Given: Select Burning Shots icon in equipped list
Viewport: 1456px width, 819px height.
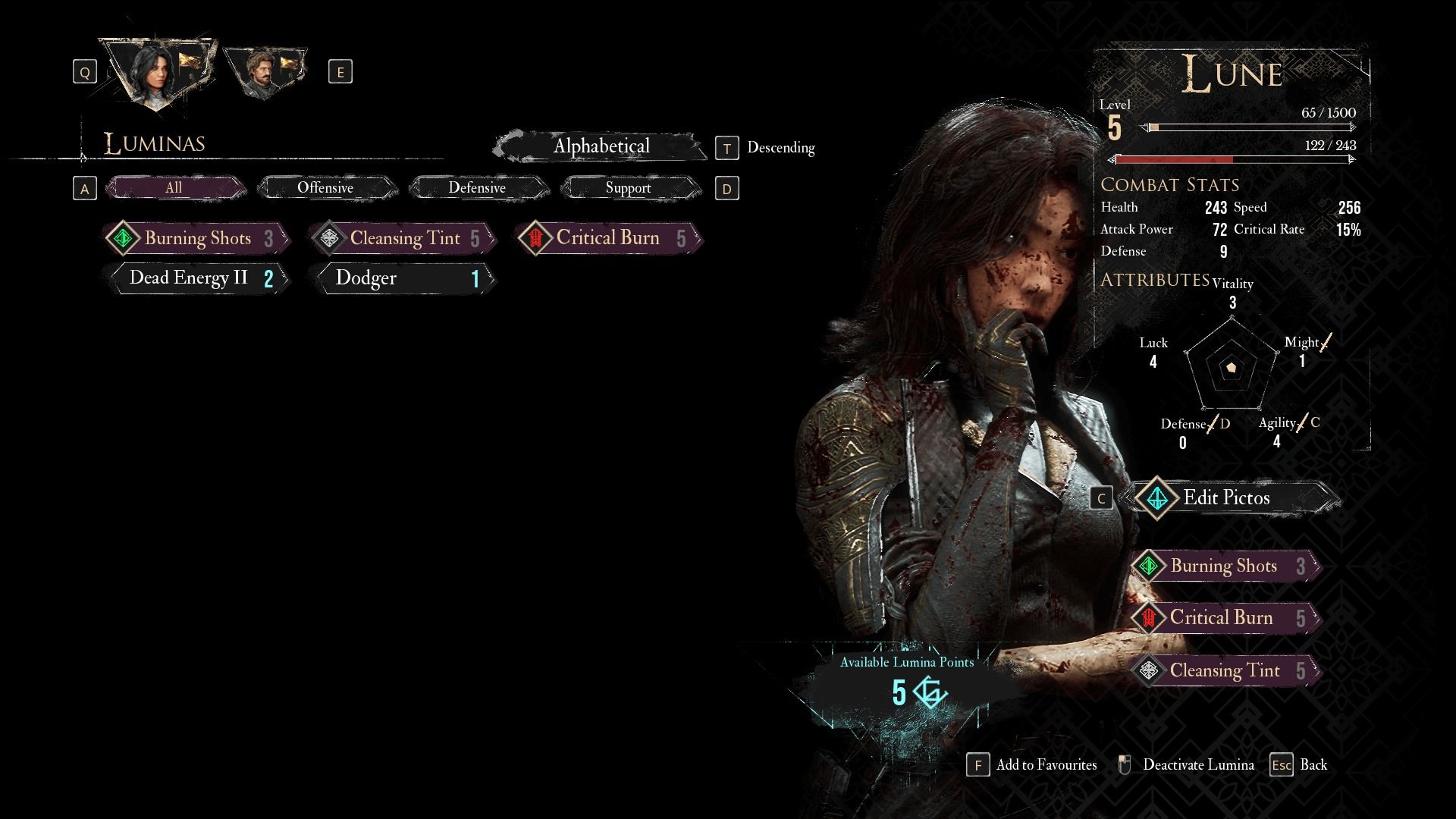Looking at the screenshot, I should coord(1150,565).
